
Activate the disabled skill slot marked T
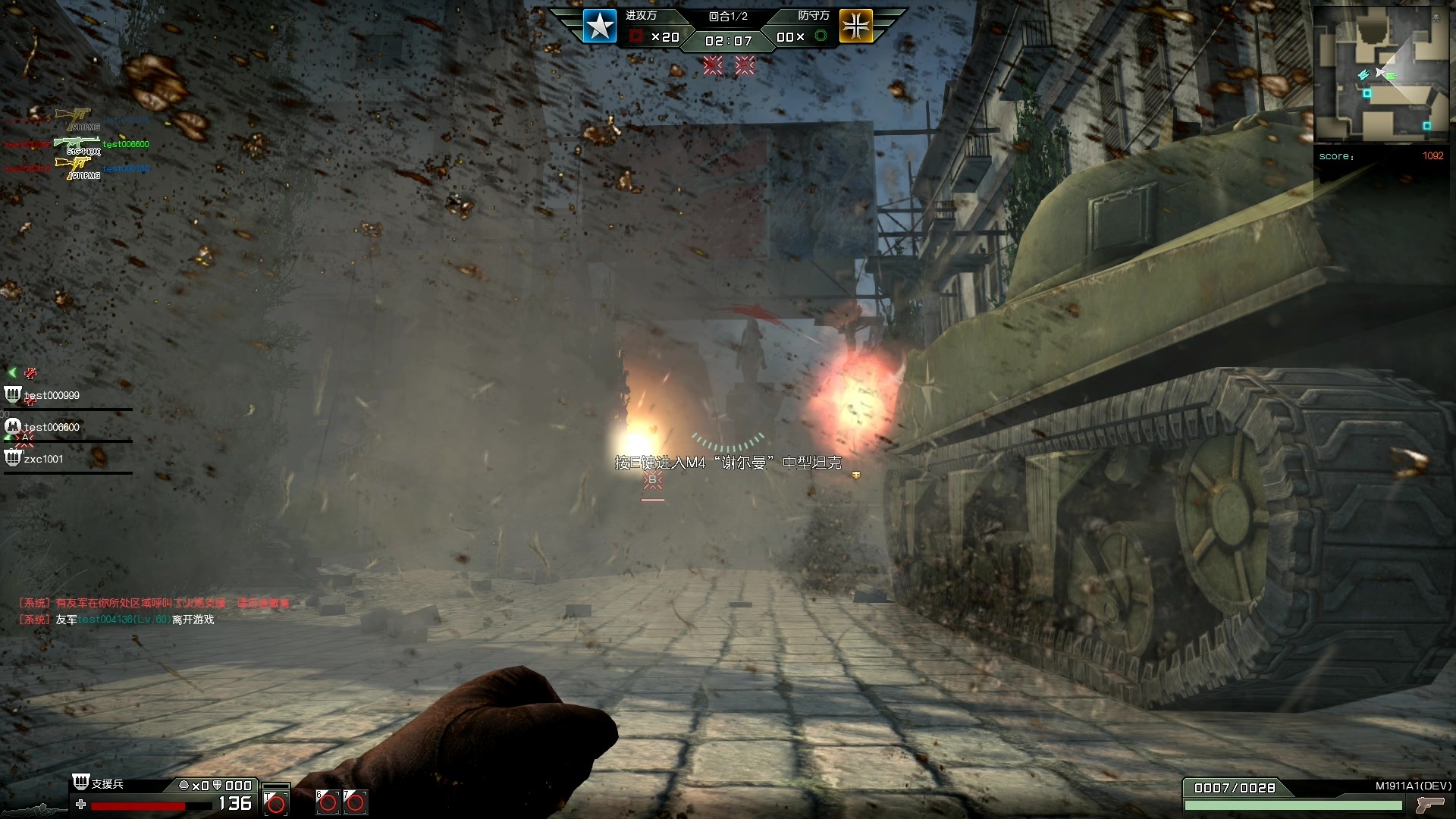(275, 802)
